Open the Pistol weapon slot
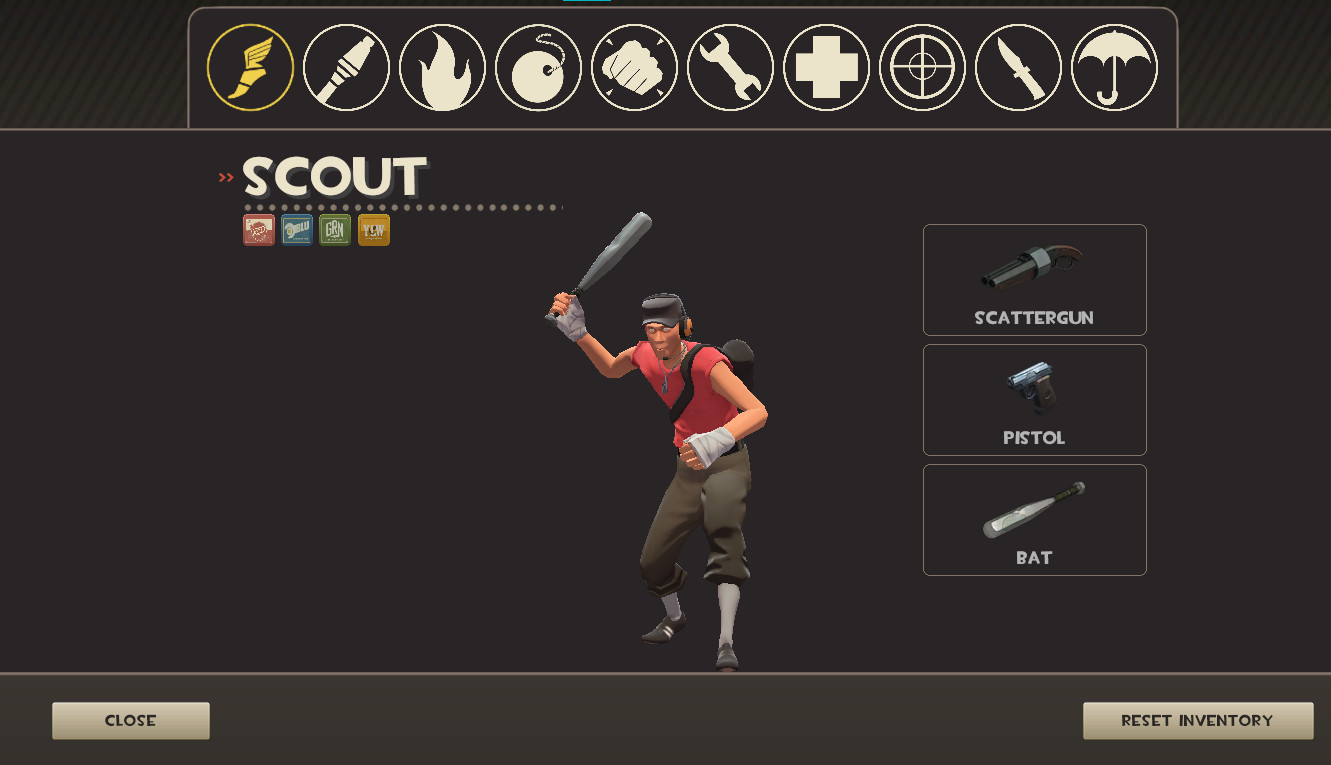The width and height of the screenshot is (1331, 765). [x=1034, y=399]
